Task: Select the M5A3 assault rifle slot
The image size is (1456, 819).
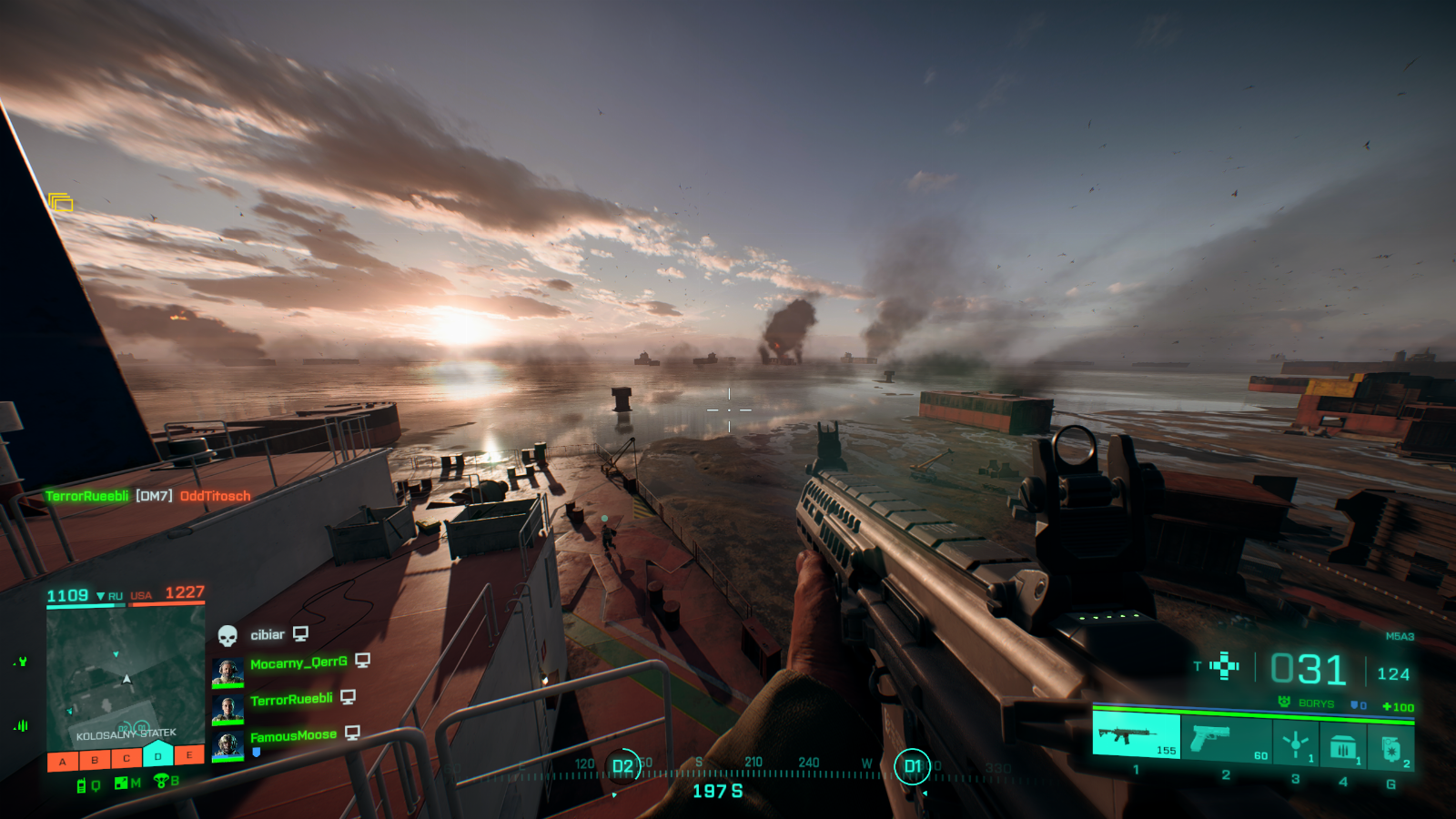Action: click(1136, 735)
